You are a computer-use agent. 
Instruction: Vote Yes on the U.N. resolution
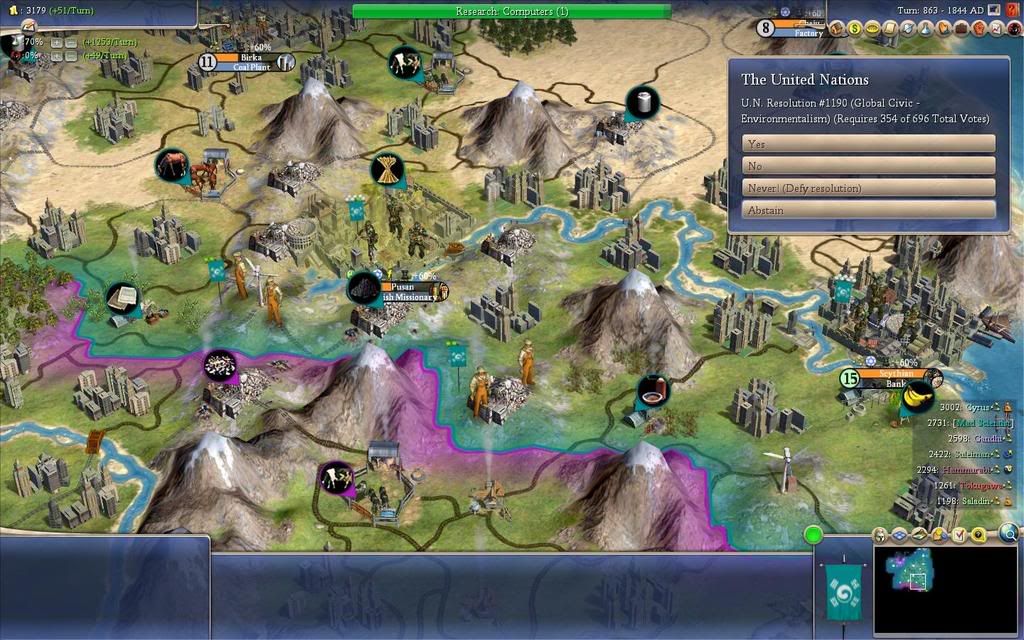pyautogui.click(x=868, y=144)
